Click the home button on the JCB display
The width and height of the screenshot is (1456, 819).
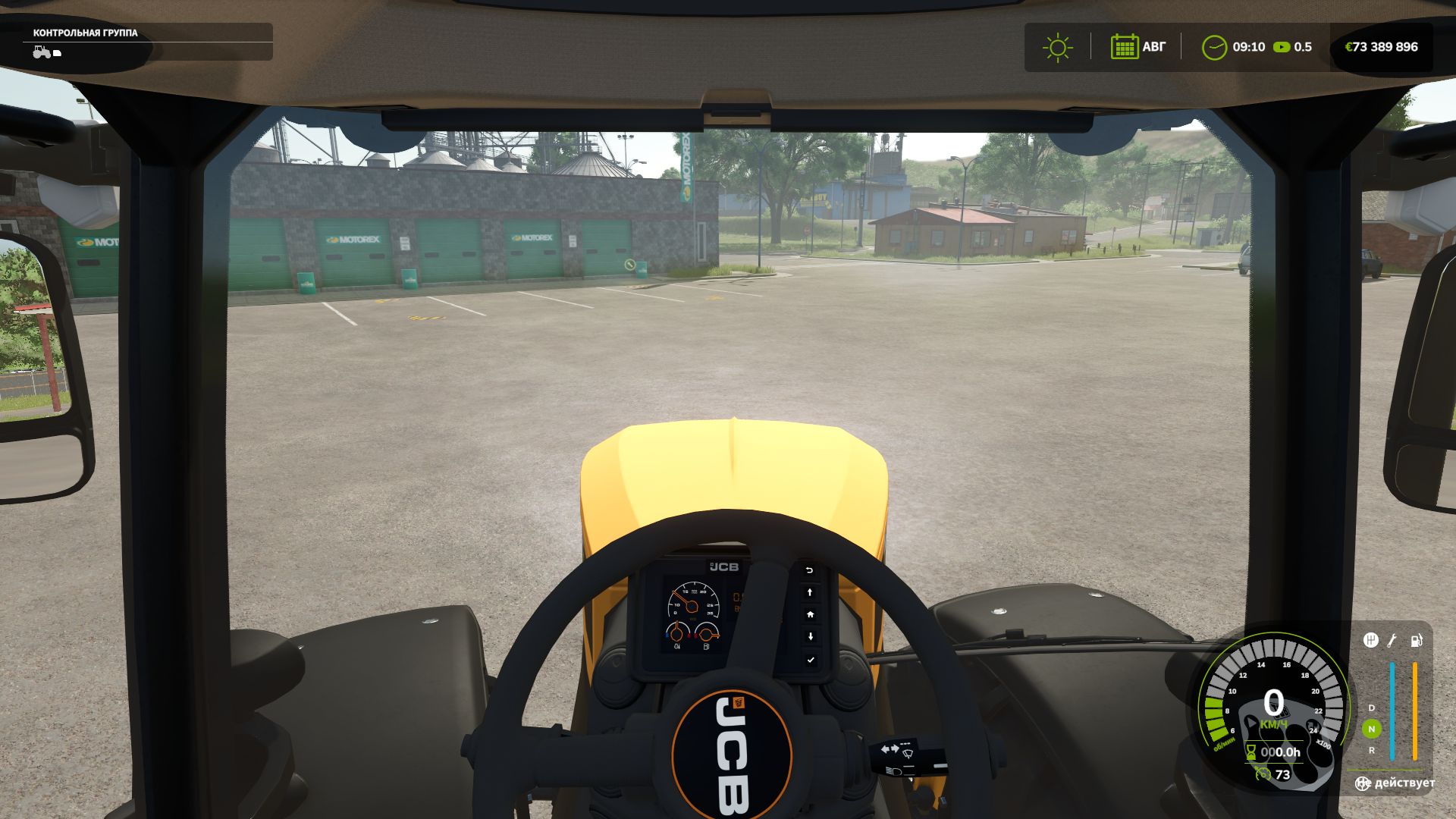[x=811, y=615]
